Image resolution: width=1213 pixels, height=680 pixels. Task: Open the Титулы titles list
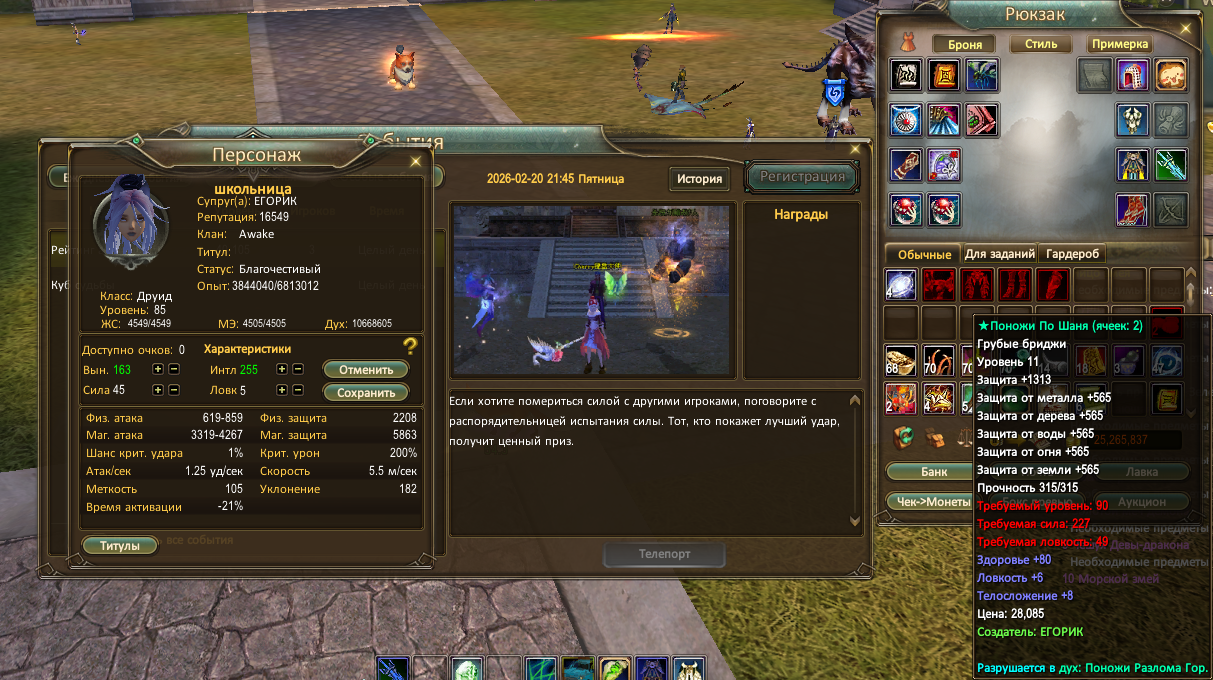pyautogui.click(x=120, y=546)
